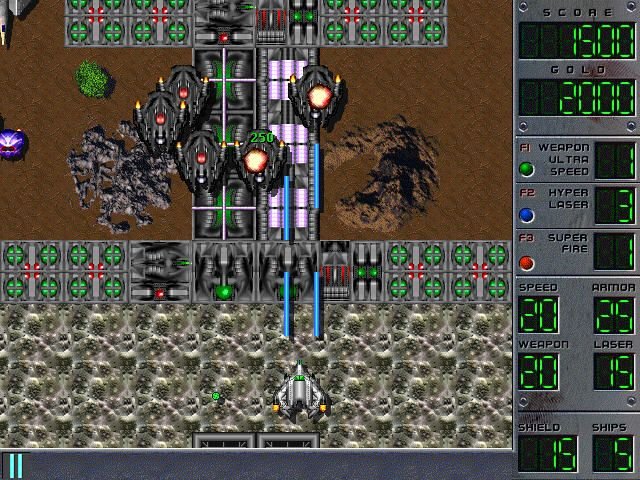The width and height of the screenshot is (640, 480).
Task: Activate the green Weapon Ultra Speed button
Action: [x=527, y=168]
